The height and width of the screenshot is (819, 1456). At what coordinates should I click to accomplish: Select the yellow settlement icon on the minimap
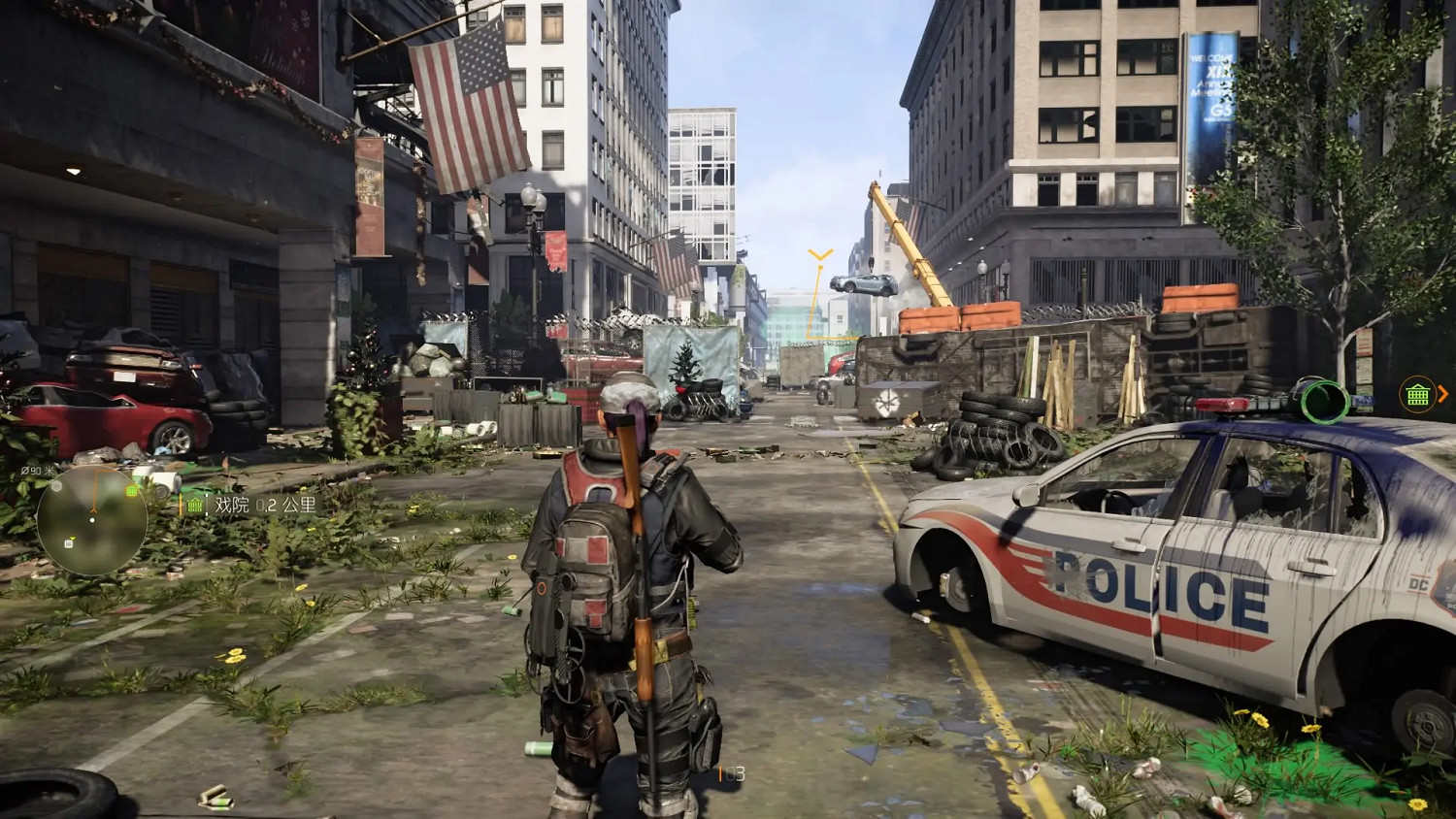click(x=73, y=538)
